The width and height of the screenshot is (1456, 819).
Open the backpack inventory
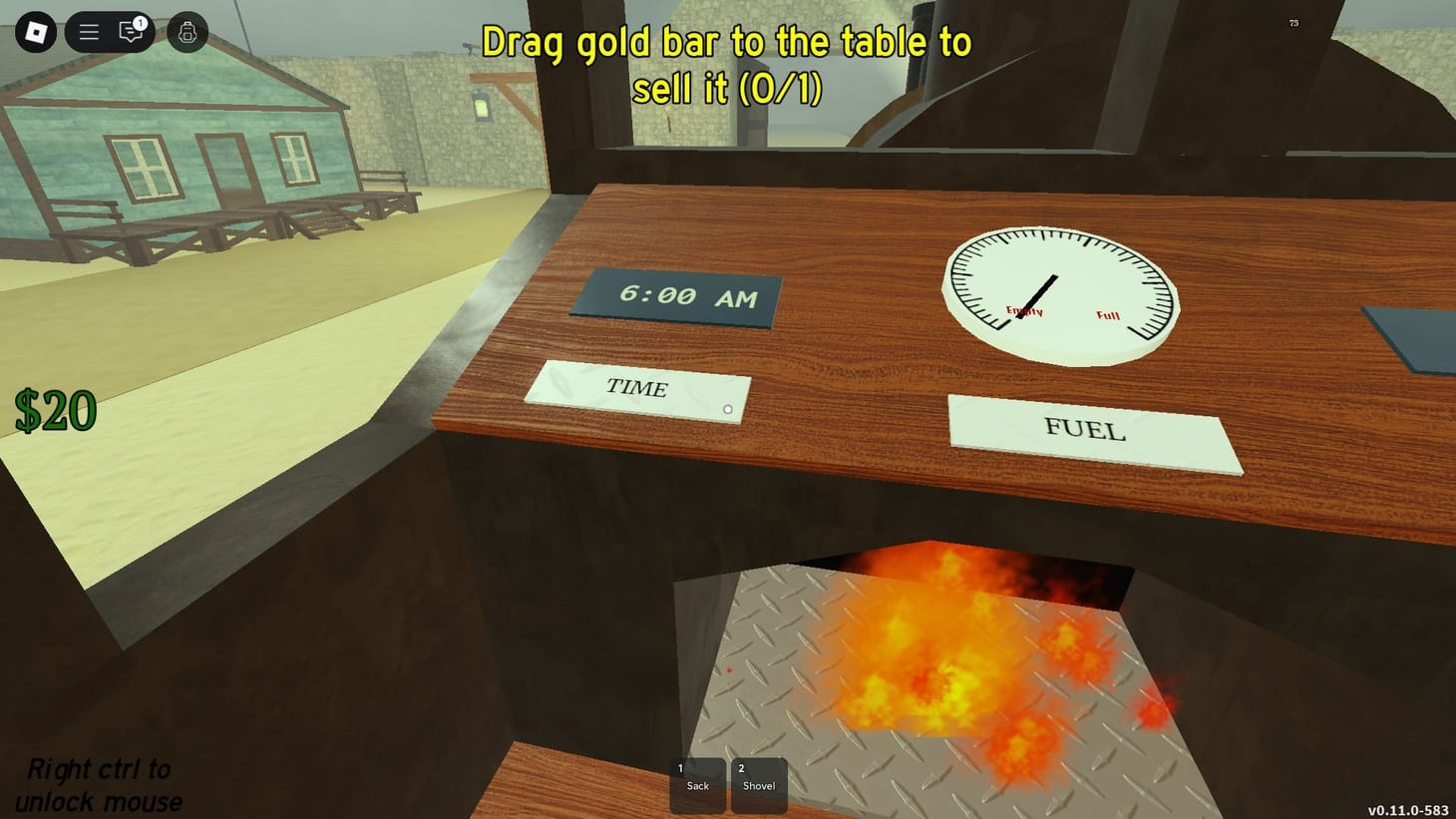tap(185, 33)
